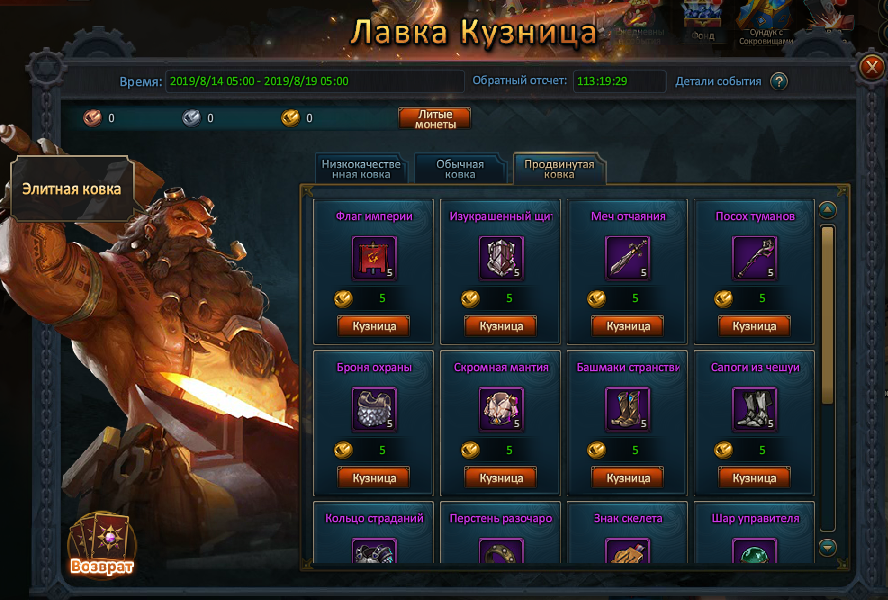Click Кузница under Скромная мантия

[x=501, y=478]
